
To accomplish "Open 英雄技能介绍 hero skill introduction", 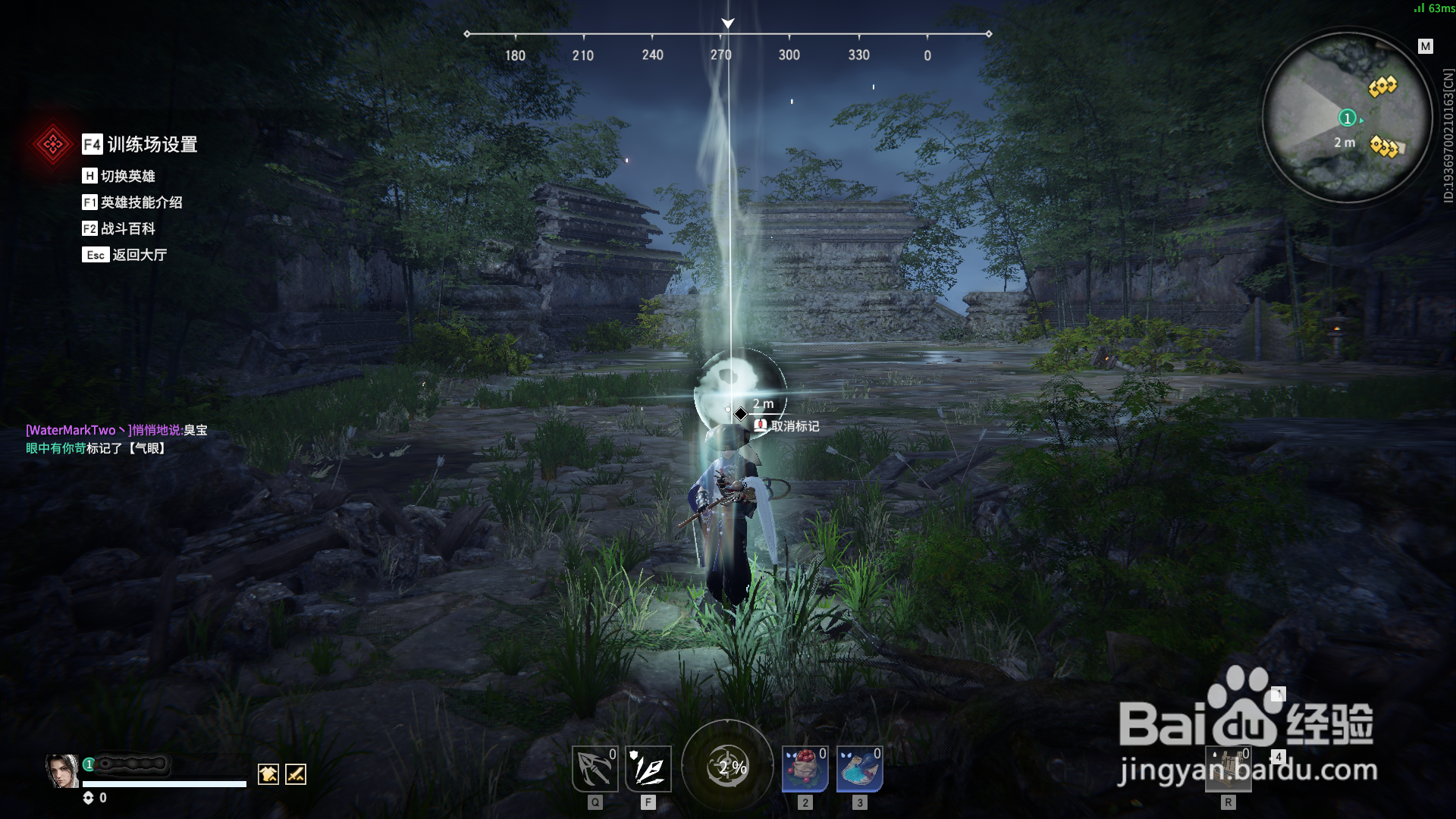I will click(x=133, y=202).
